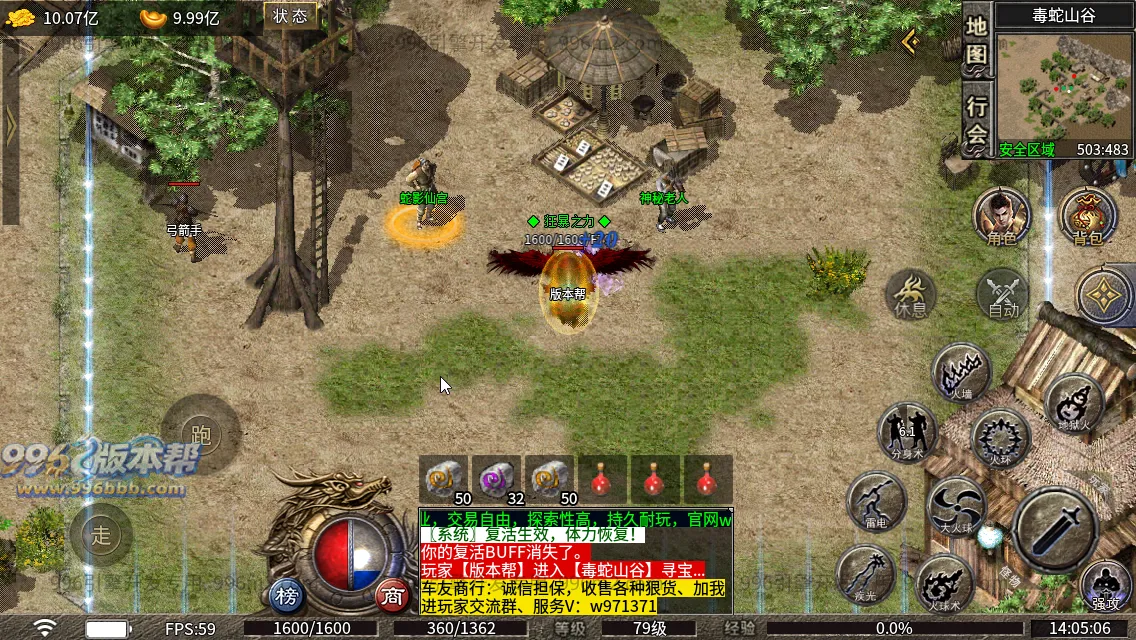Image resolution: width=1136 pixels, height=640 pixels.
Task: Open the 状态 status panel
Action: pos(290,15)
